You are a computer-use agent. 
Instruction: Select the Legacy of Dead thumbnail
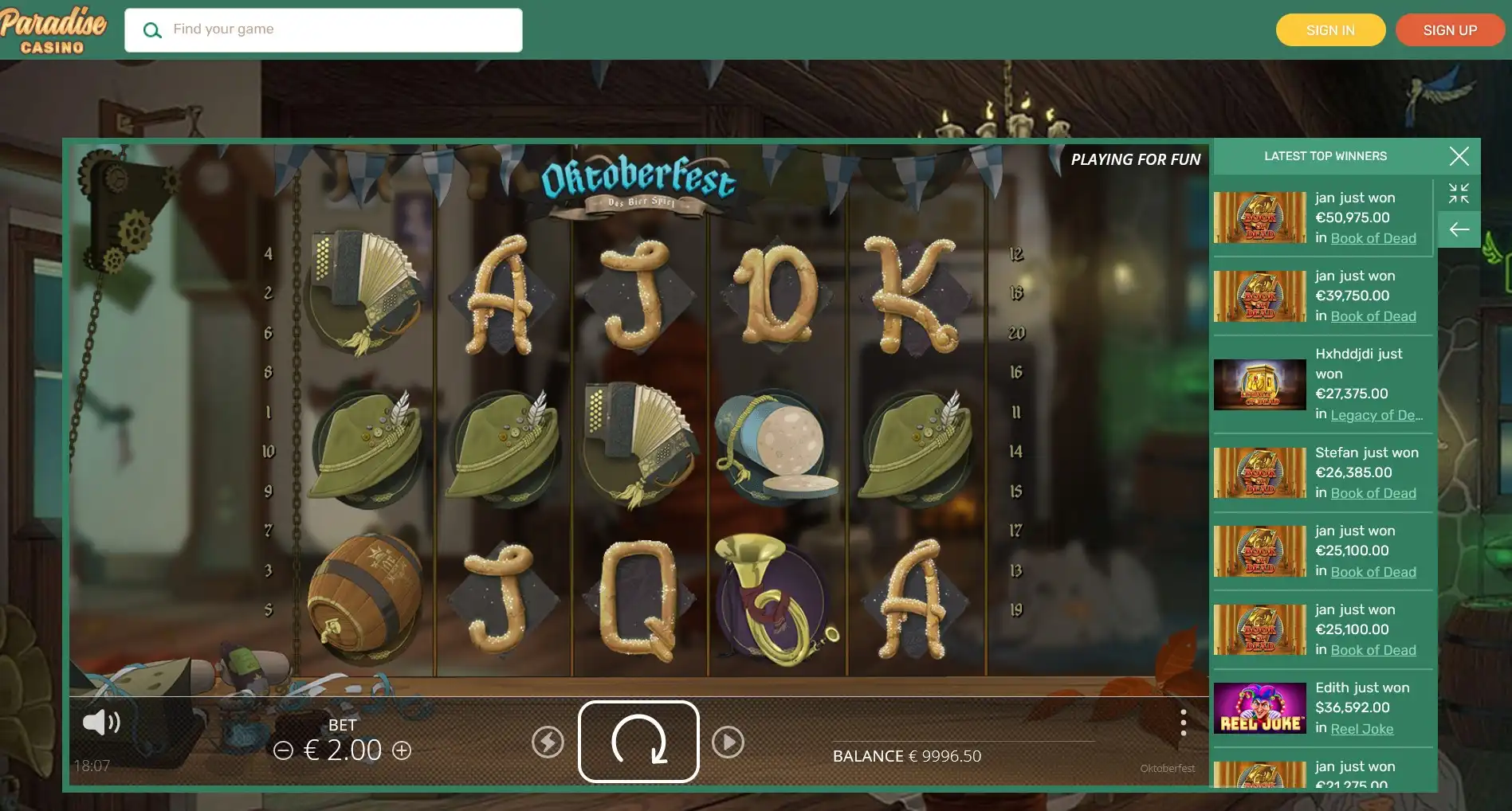click(x=1260, y=384)
